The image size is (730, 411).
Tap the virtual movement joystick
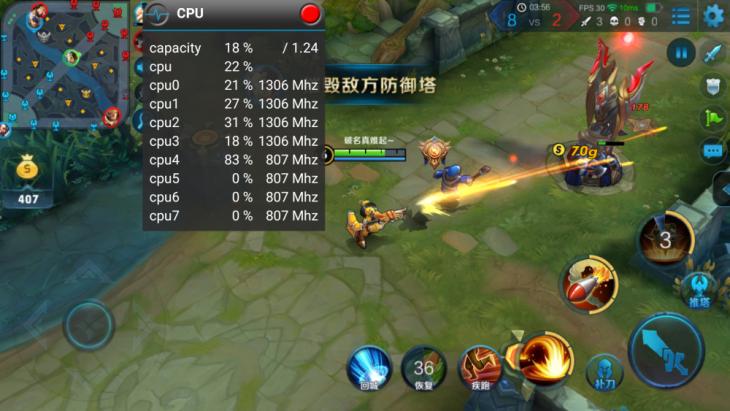point(89,325)
